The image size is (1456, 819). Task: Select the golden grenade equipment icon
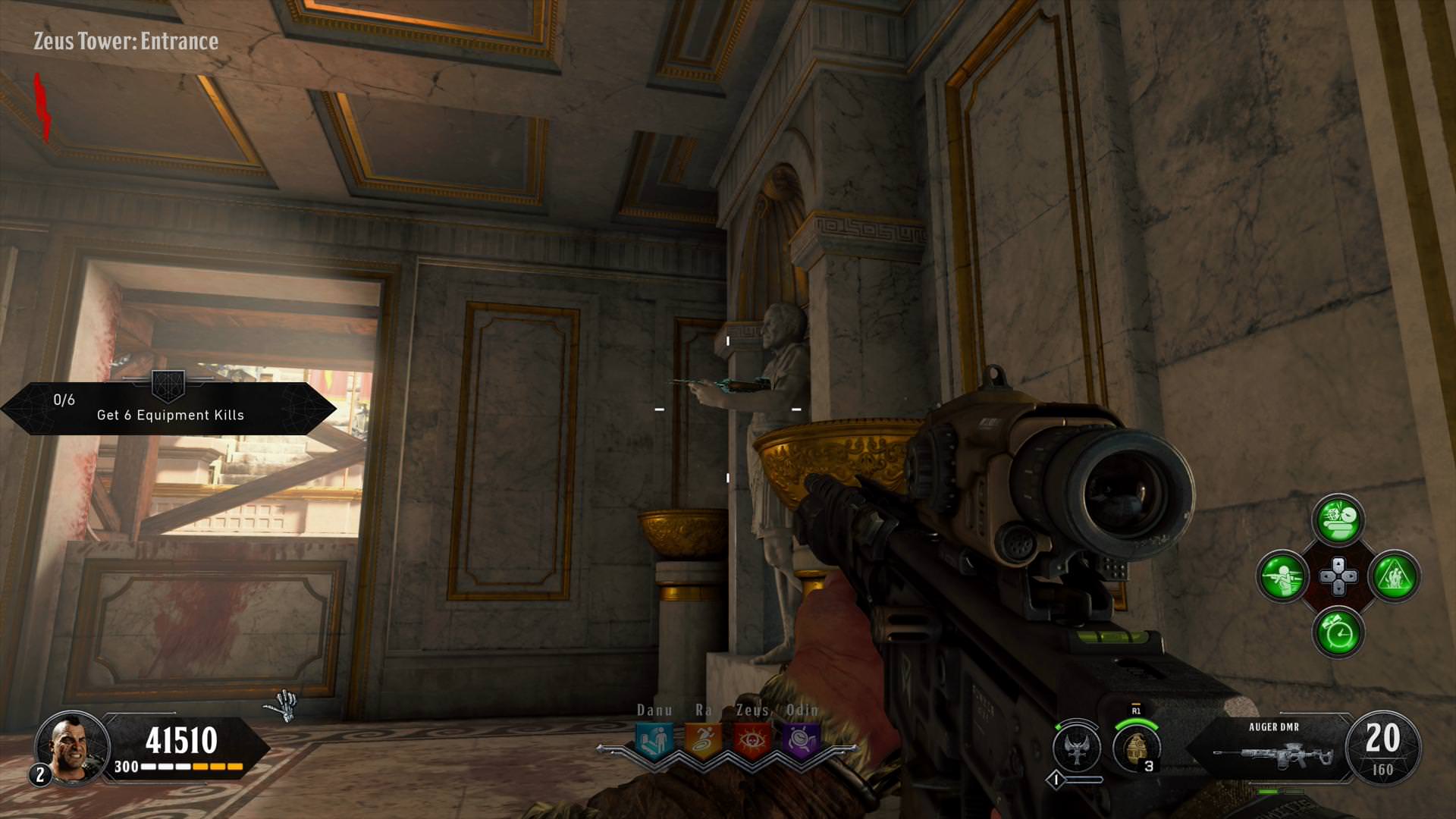pos(1136,746)
